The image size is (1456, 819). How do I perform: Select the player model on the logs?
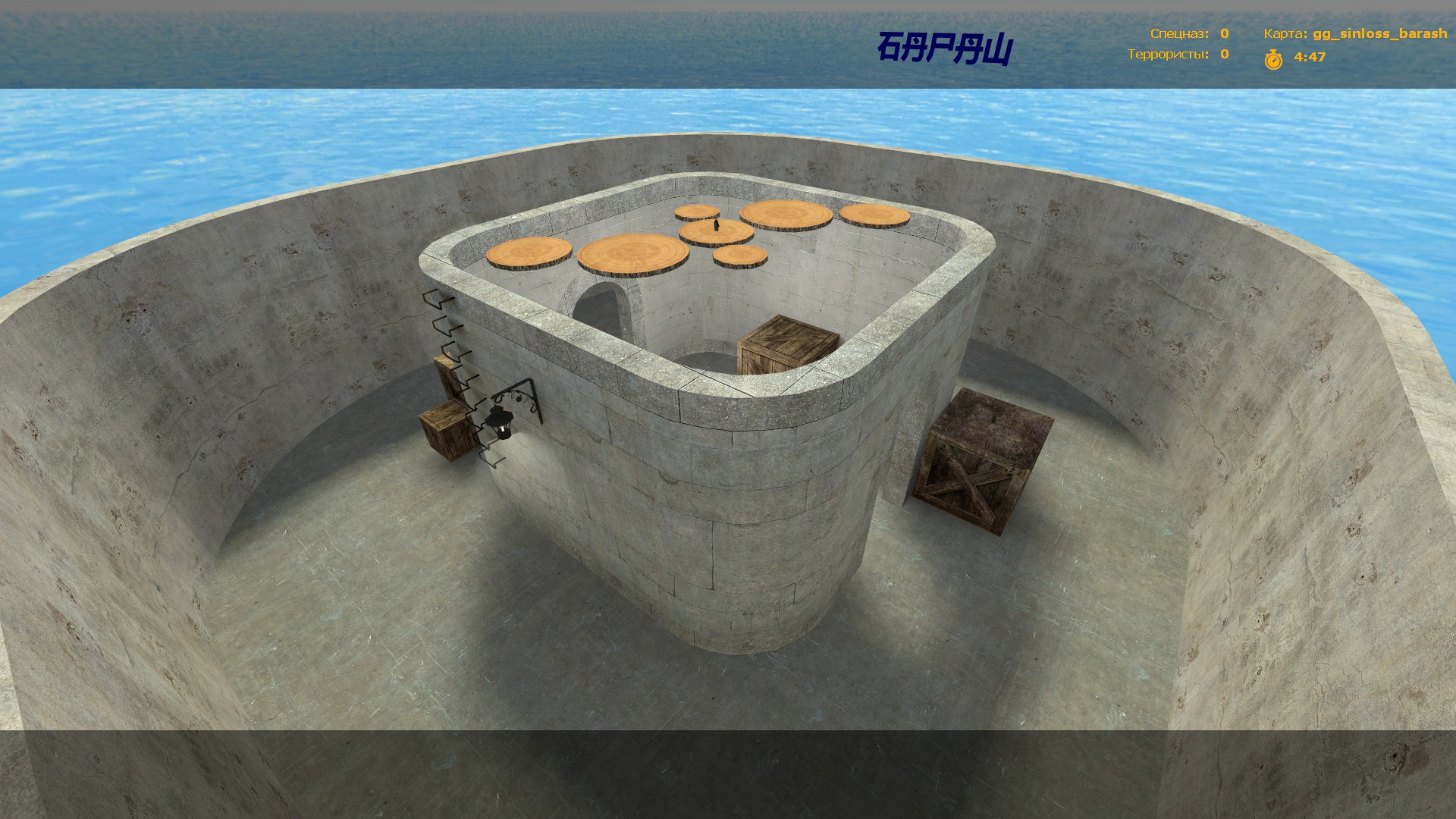[716, 225]
